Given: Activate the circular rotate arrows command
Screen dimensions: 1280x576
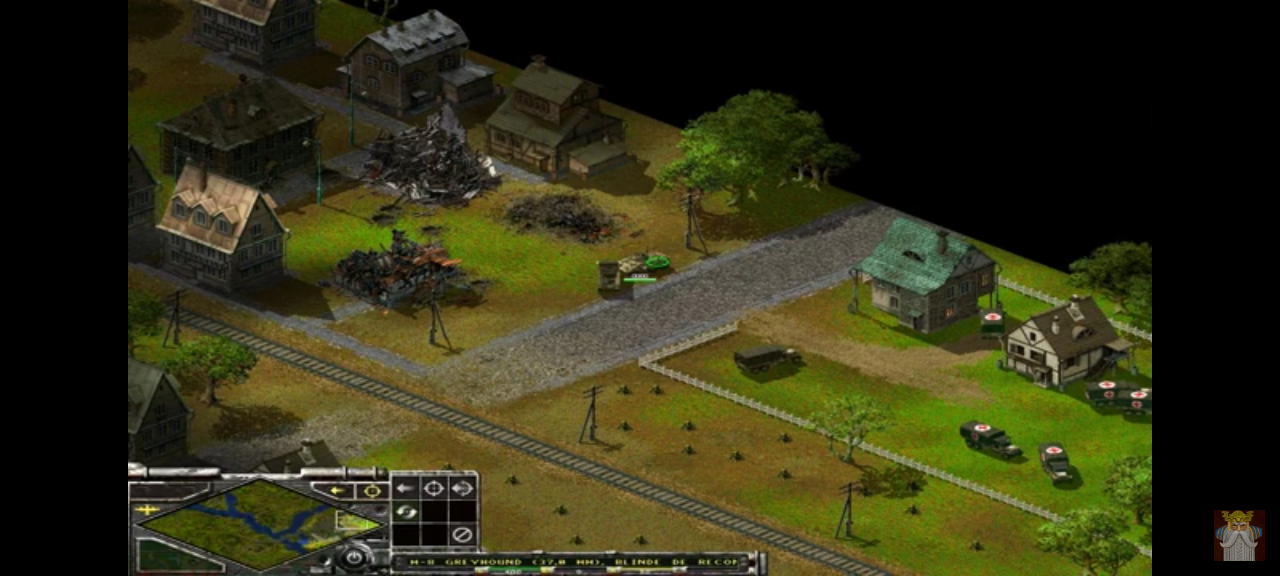Looking at the screenshot, I should (405, 512).
